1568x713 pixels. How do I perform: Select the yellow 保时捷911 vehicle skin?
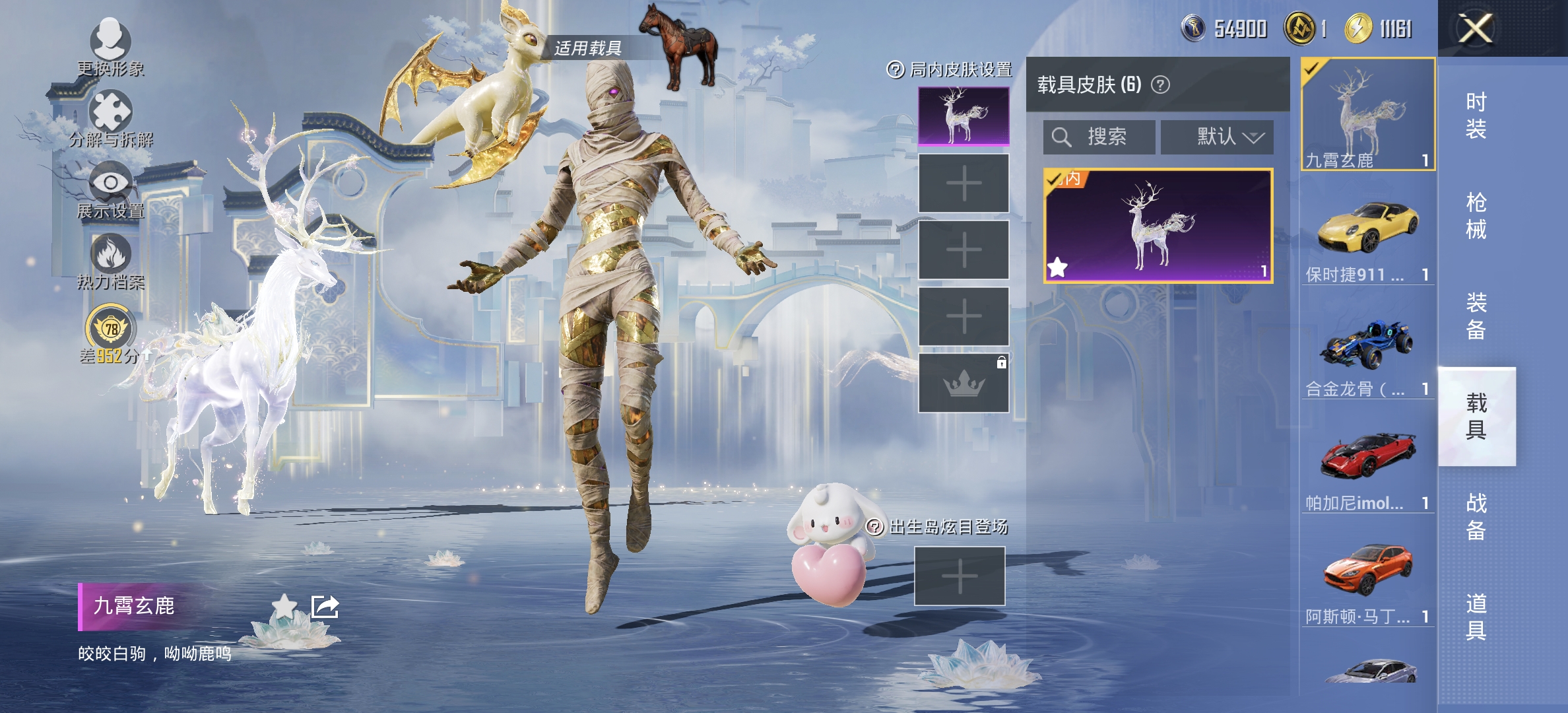pos(1367,238)
